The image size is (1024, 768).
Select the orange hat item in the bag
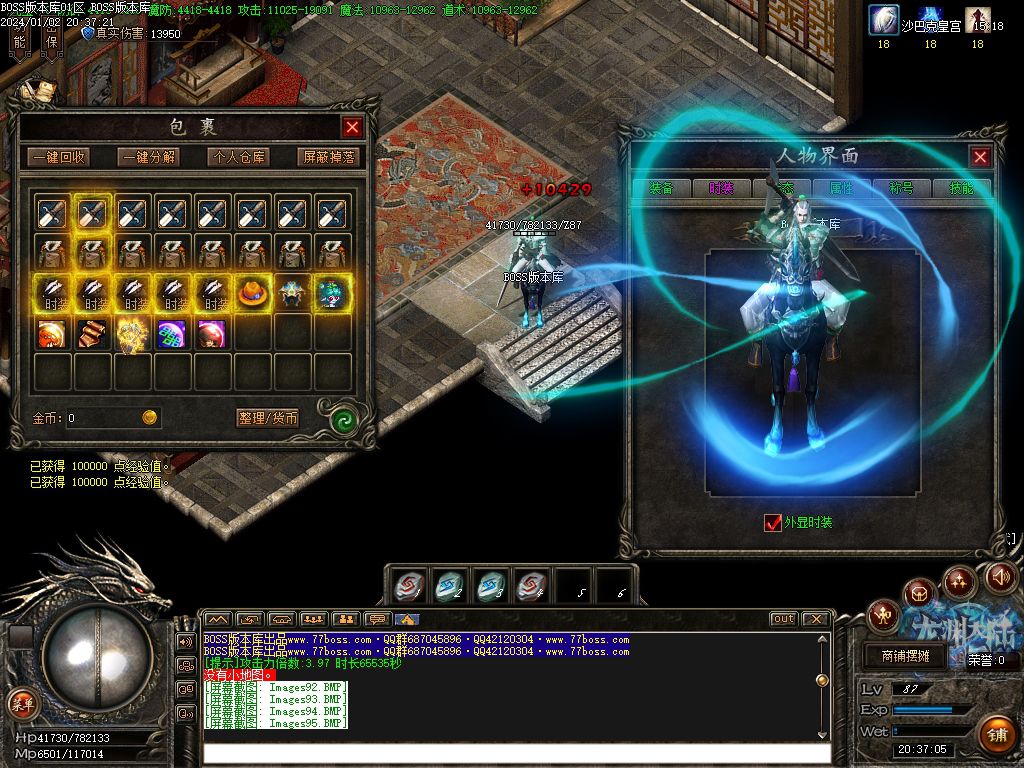pos(252,293)
